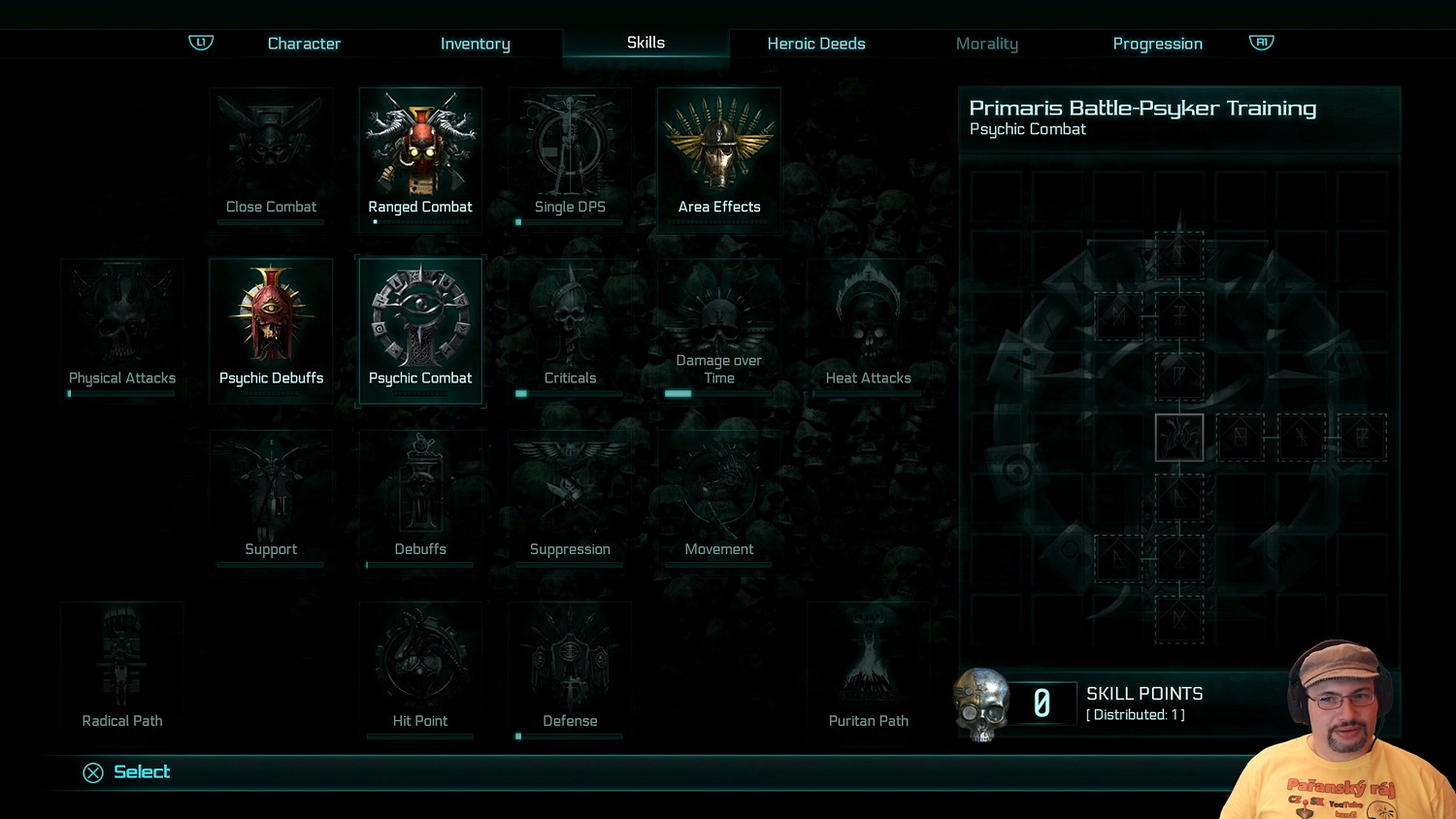Open the Physical Attacks skill tree
Image resolution: width=1456 pixels, height=819 pixels.
(x=122, y=327)
